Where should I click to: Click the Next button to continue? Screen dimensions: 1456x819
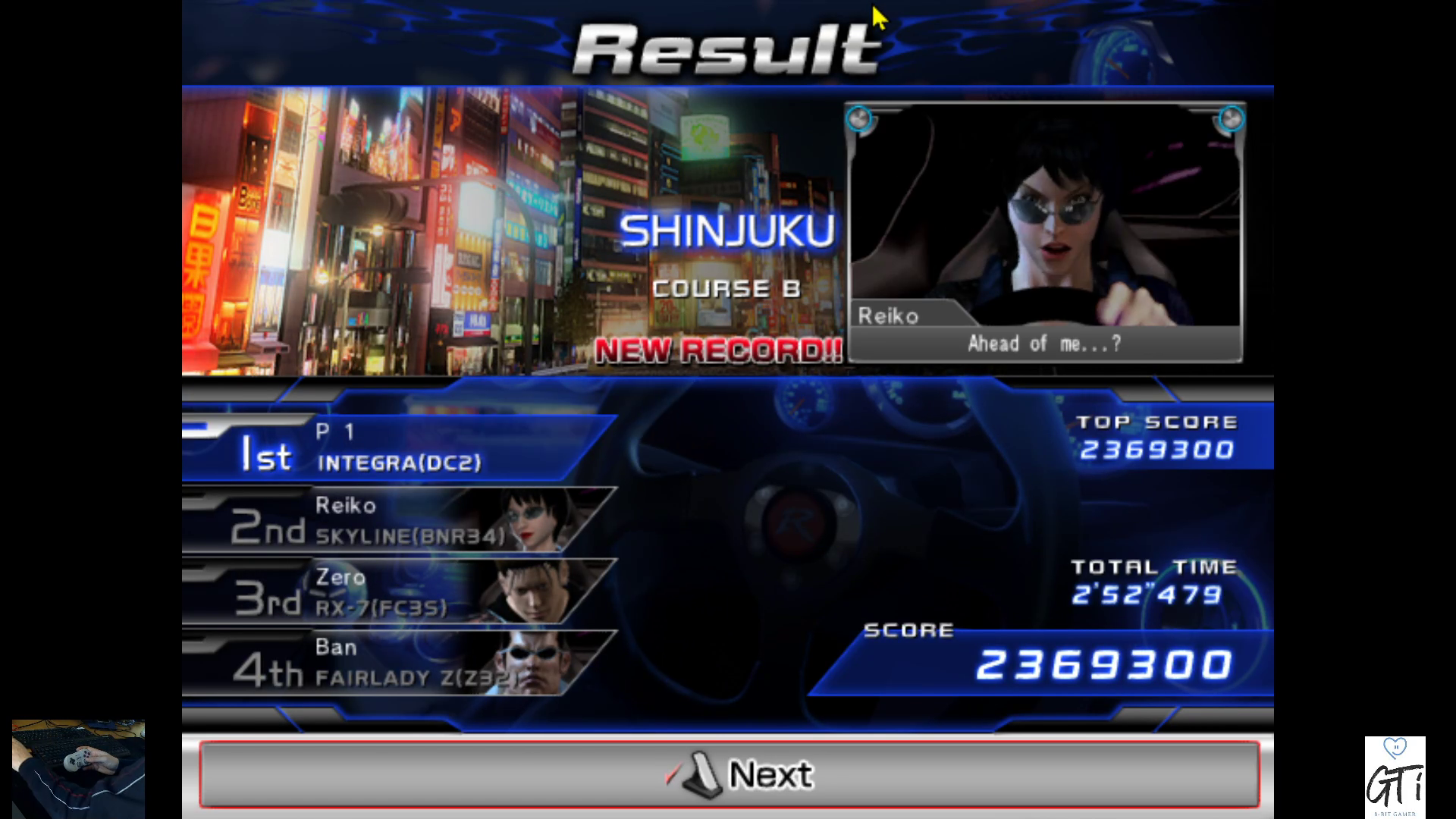tap(728, 774)
